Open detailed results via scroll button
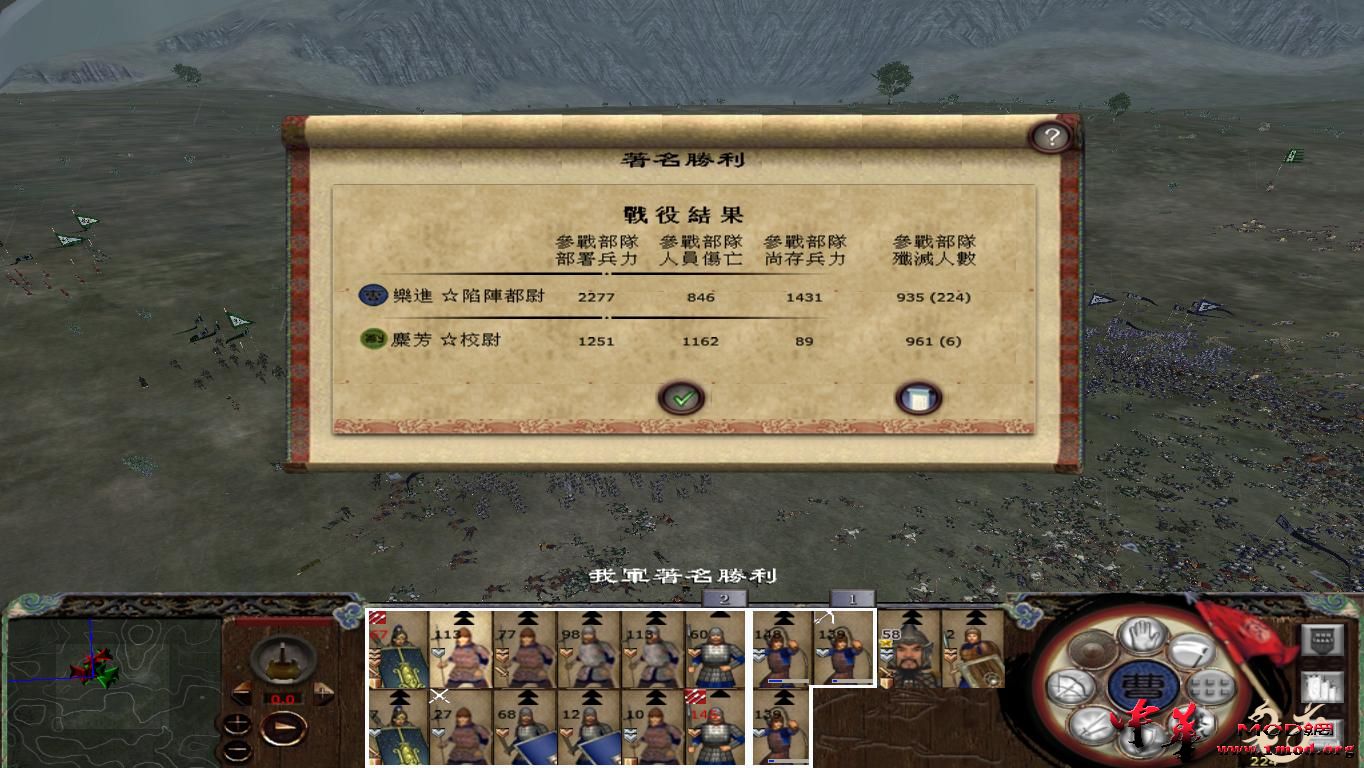This screenshot has height=768, width=1364. [x=917, y=397]
